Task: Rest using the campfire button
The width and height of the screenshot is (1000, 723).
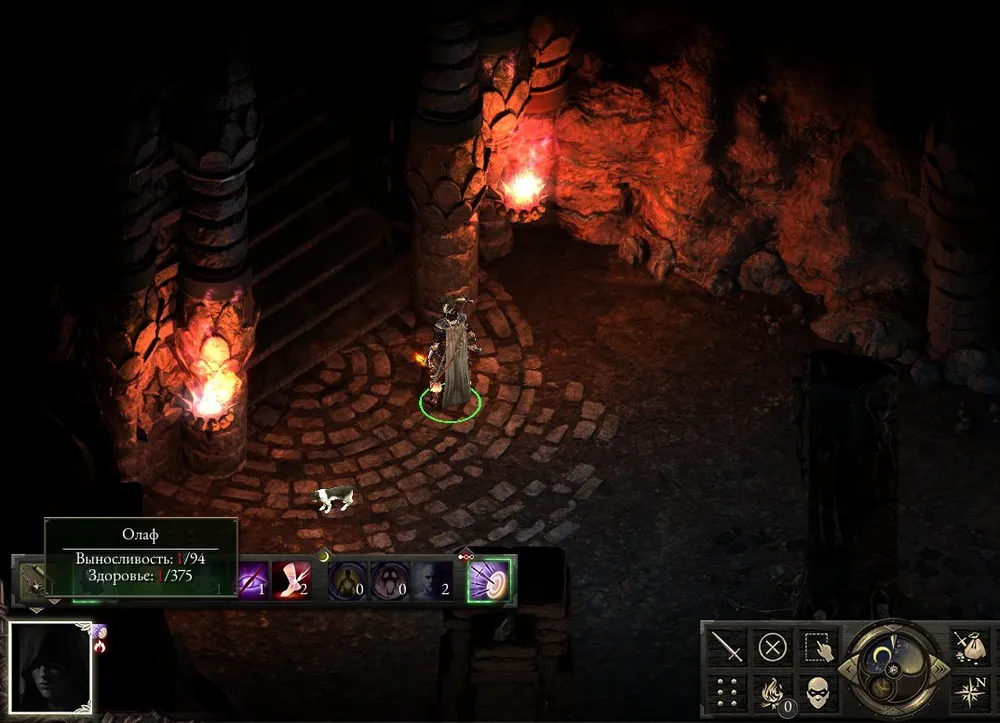Action: 772,692
